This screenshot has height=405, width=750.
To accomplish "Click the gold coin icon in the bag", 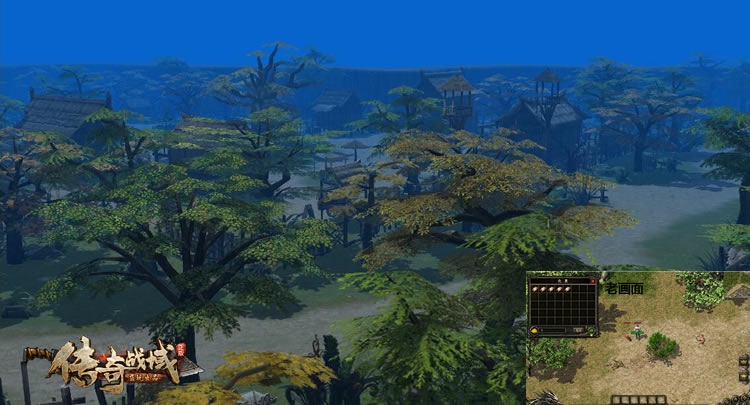I will point(536,329).
